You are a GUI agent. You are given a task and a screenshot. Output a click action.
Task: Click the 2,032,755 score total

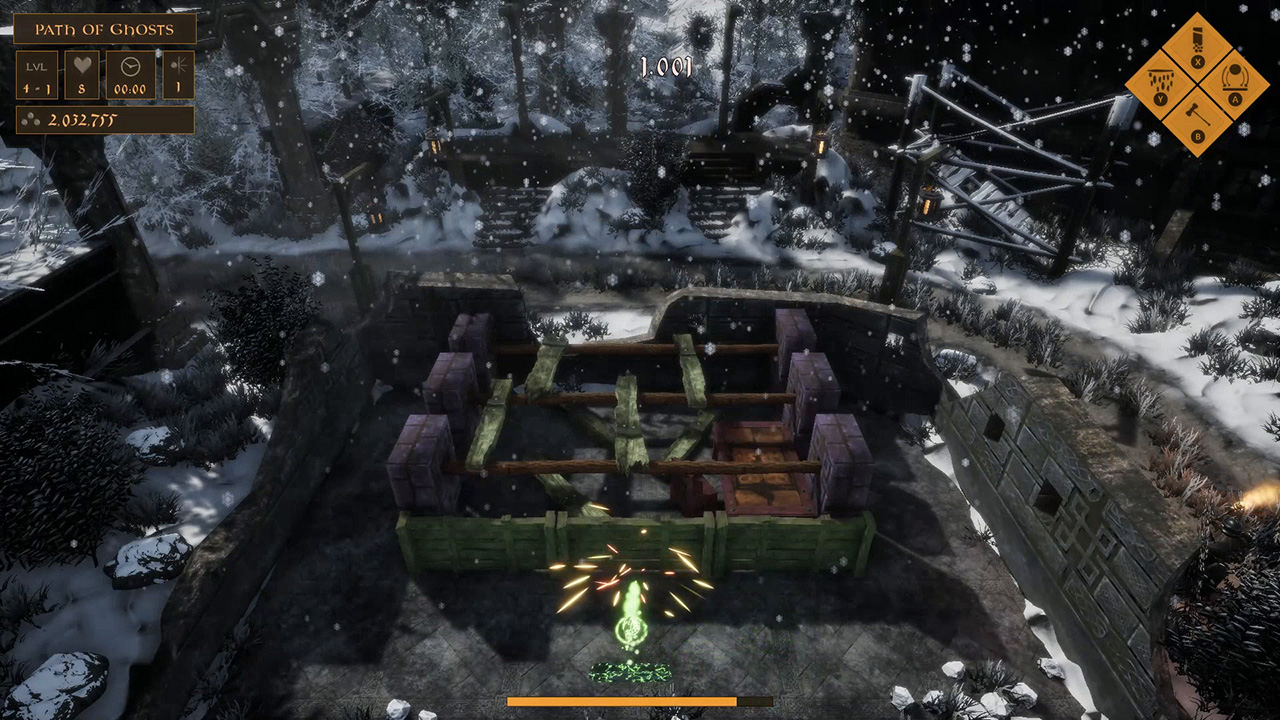[x=83, y=120]
